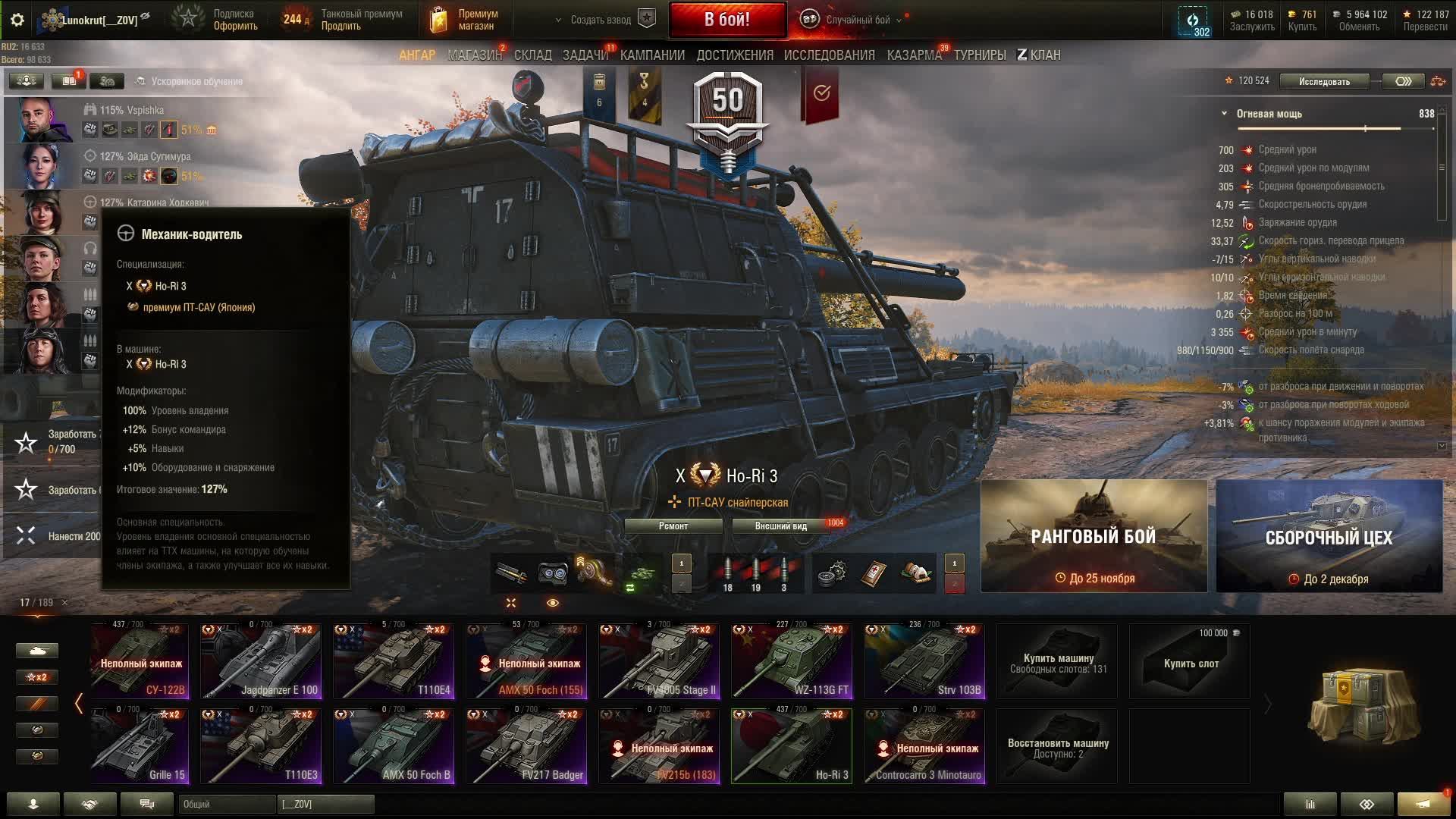Repair the tank with «Ремонт» button
The height and width of the screenshot is (819, 1456).
click(x=673, y=526)
